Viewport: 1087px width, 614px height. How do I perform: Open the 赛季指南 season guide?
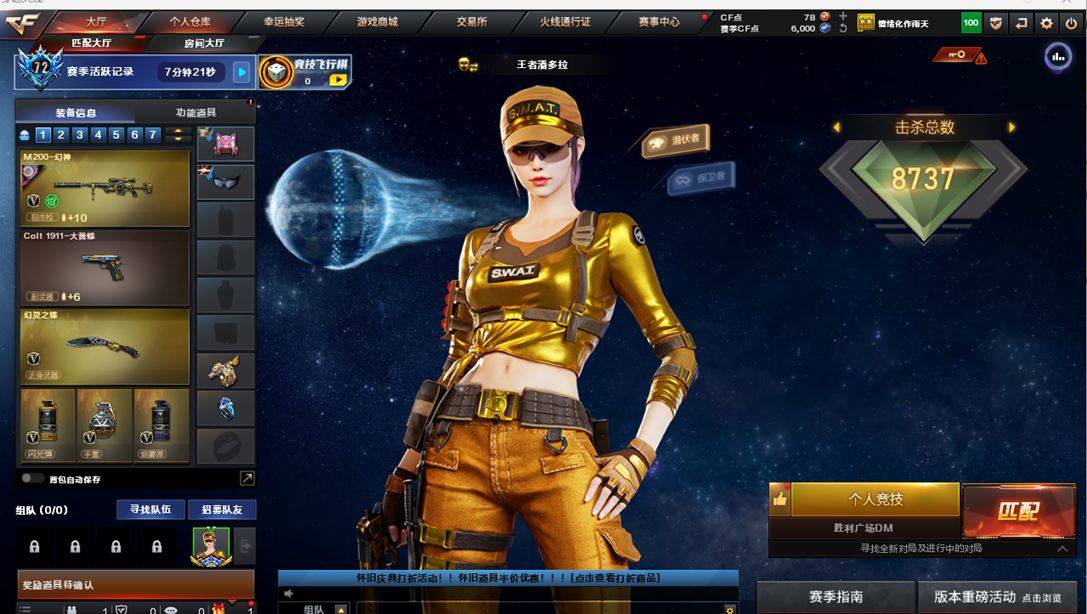(x=835, y=597)
